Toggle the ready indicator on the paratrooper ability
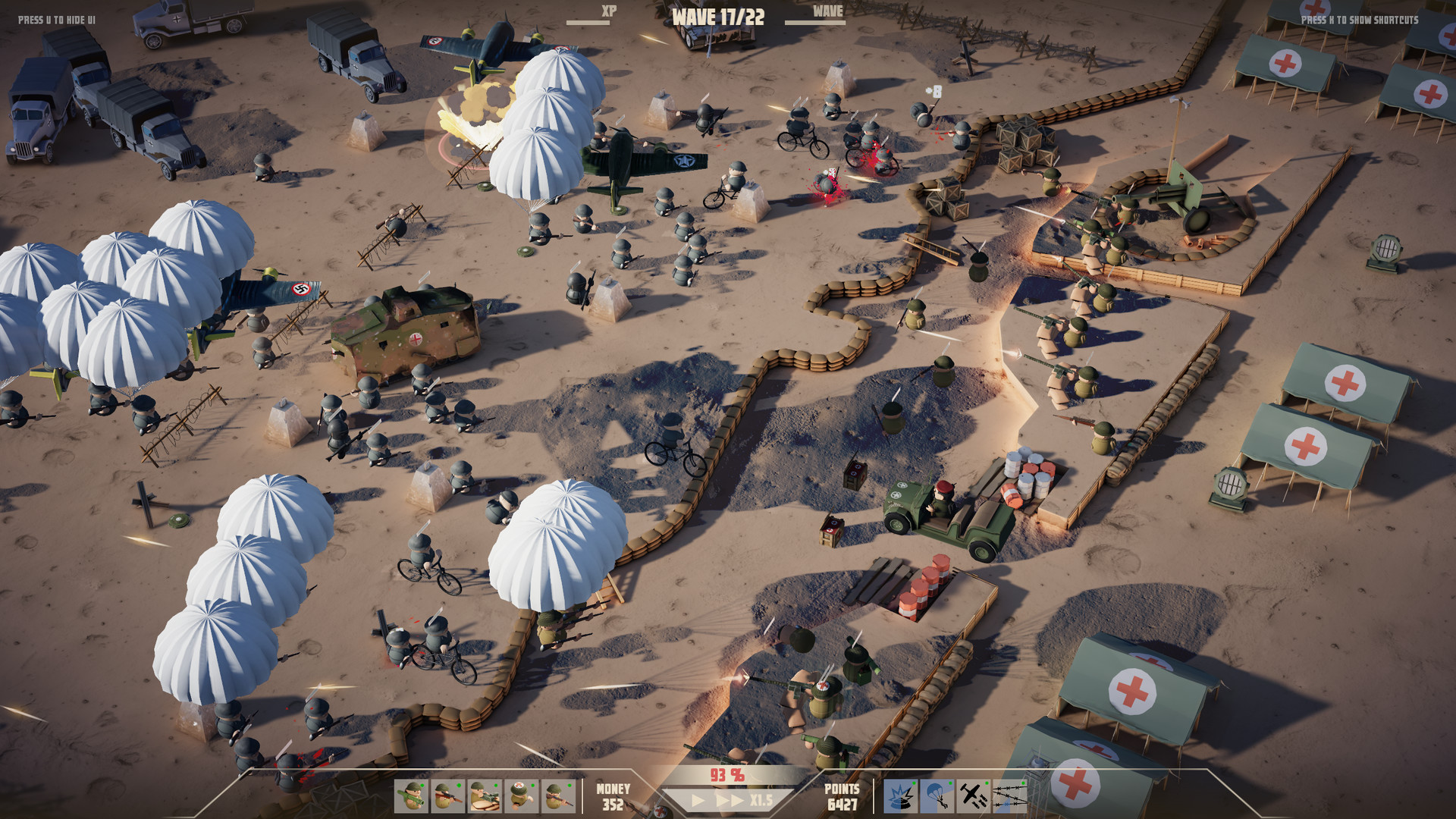Viewport: 1456px width, 819px height. (x=951, y=783)
